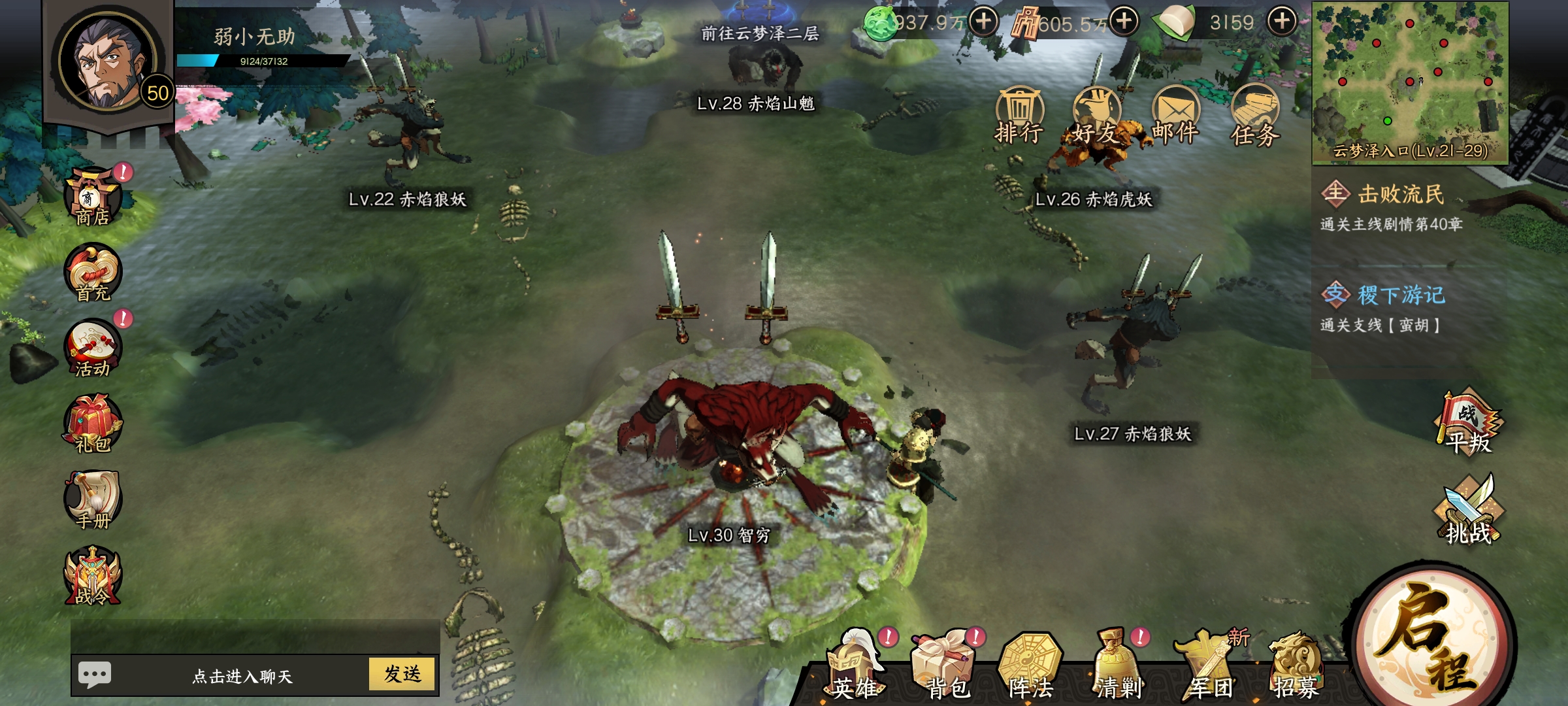Open the 军团 legion menu
Screen dimensions: 1568x706
[1210, 668]
